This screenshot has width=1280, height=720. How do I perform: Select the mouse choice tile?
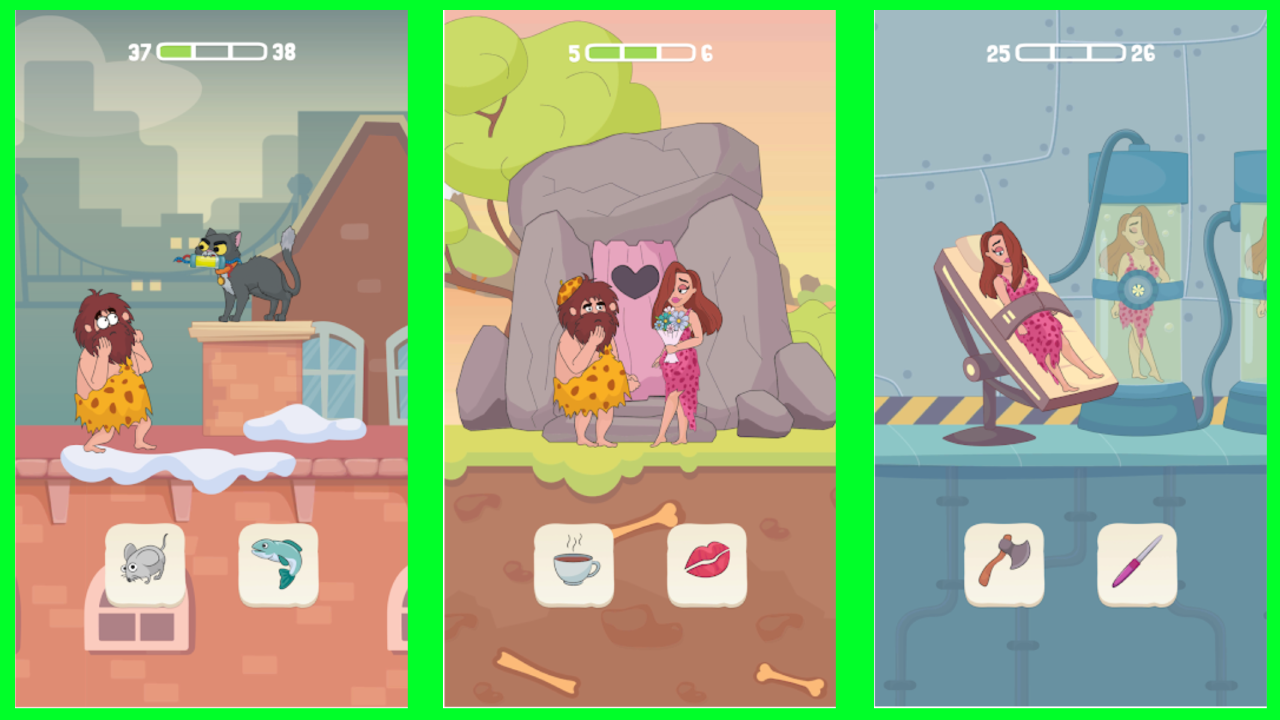[x=145, y=565]
